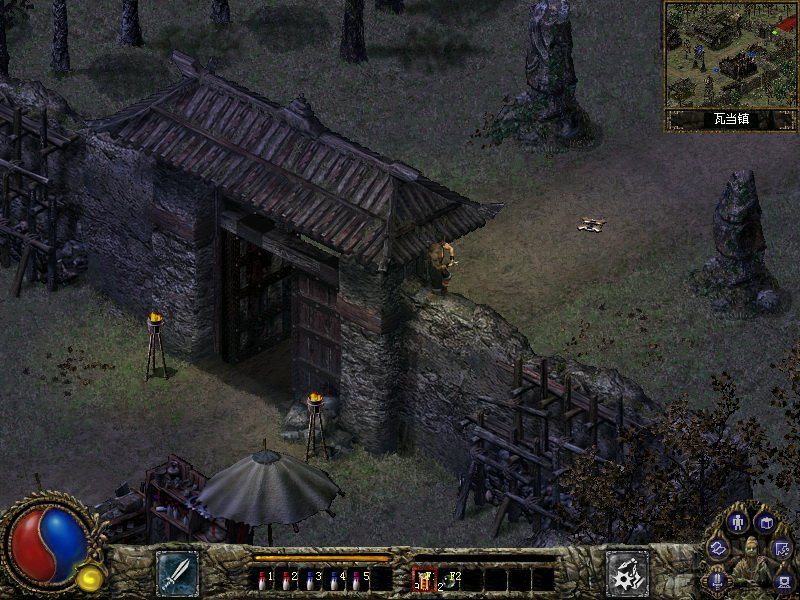Use the purple potion in slot 5
The width and height of the screenshot is (800, 600).
(x=357, y=578)
